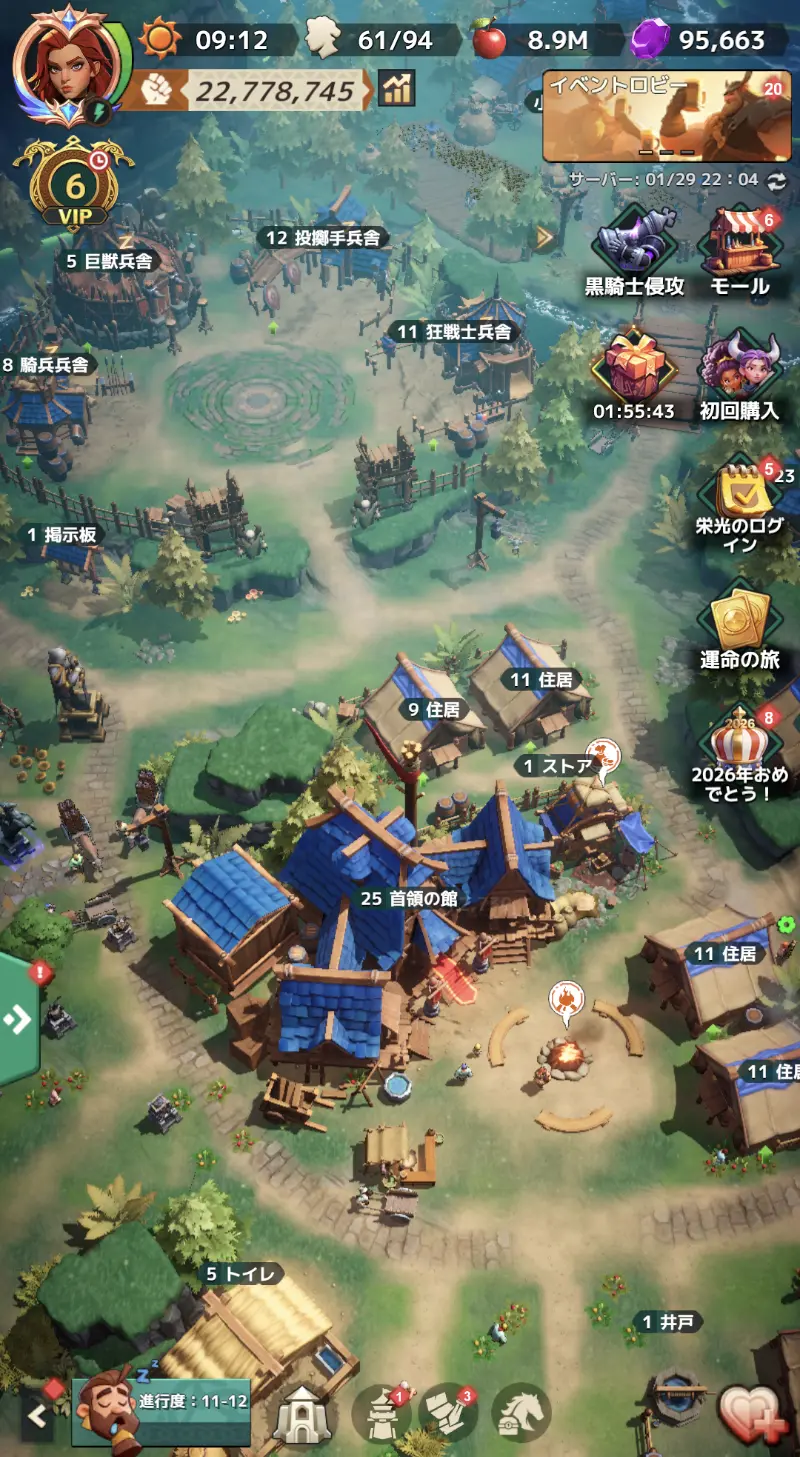
Task: Tap the server time refresh arrows
Action: coord(776,180)
